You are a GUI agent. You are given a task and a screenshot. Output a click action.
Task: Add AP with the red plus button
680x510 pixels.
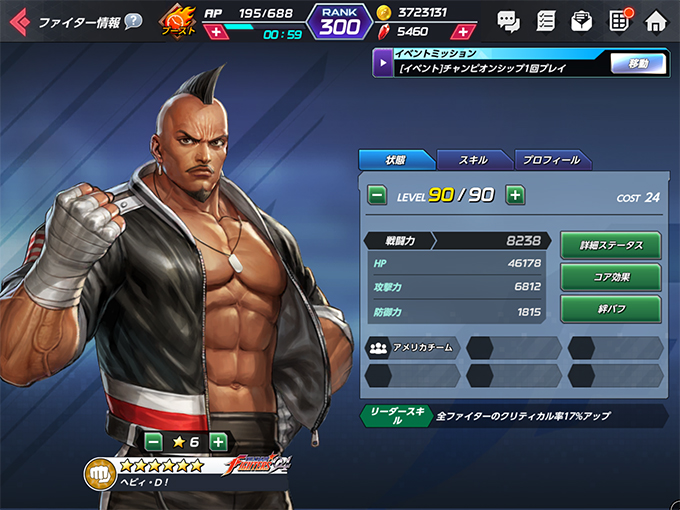(216, 32)
